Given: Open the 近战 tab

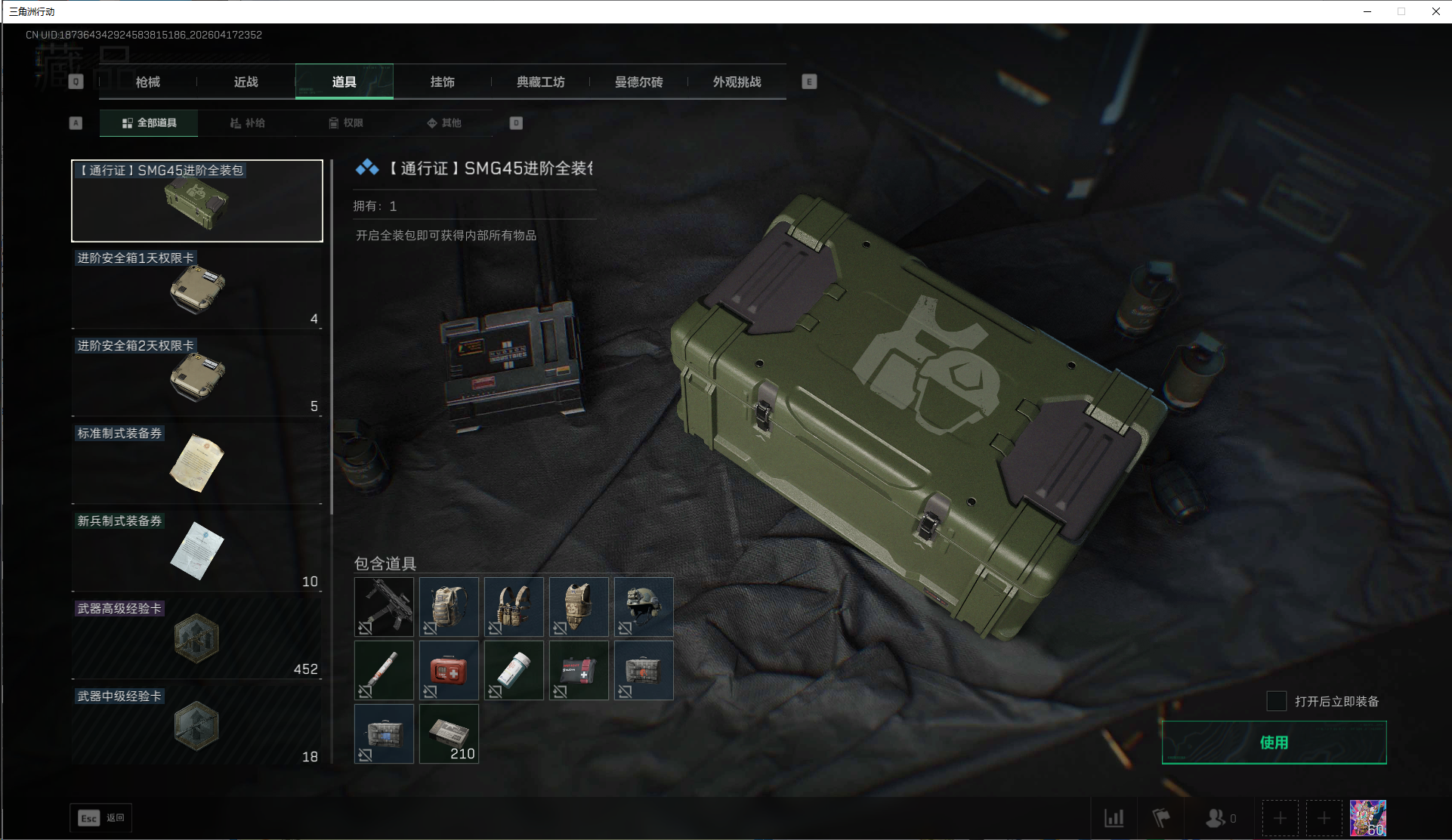Looking at the screenshot, I should 246,82.
